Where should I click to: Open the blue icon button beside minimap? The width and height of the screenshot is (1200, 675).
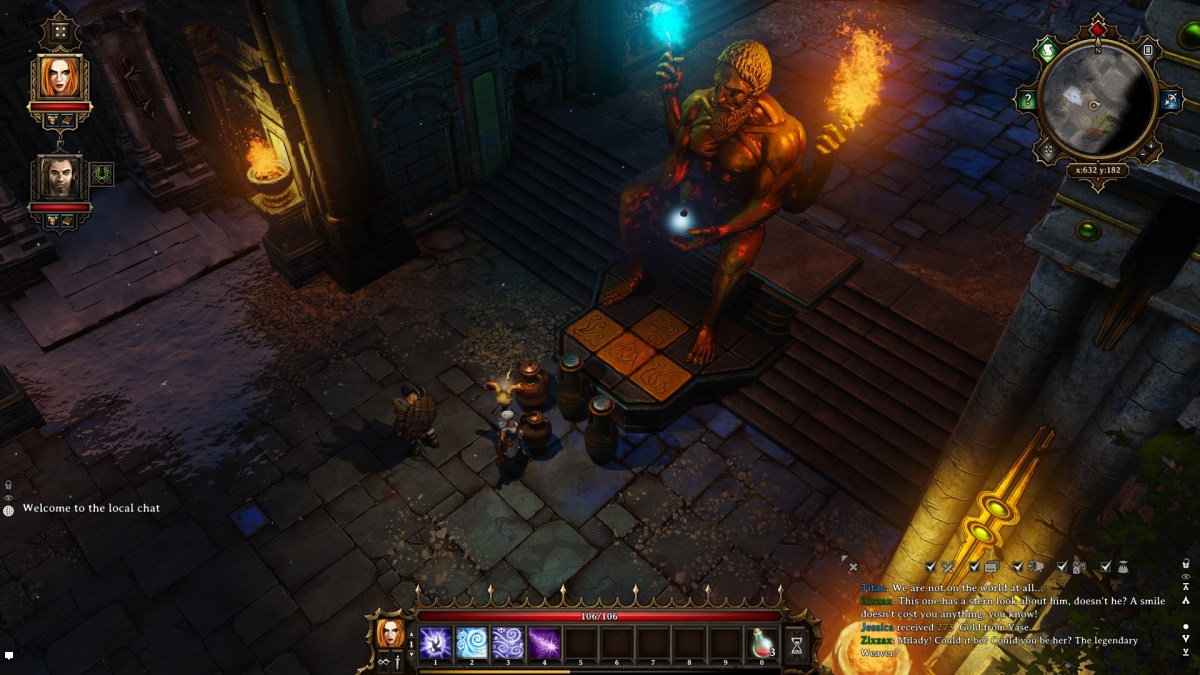click(1172, 100)
